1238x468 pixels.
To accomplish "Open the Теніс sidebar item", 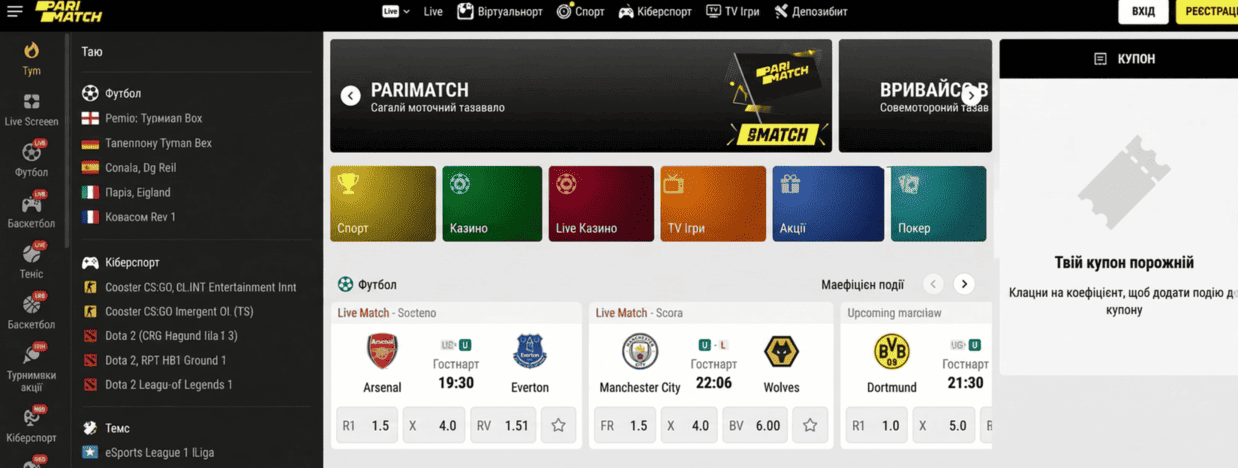I will pyautogui.click(x=32, y=262).
